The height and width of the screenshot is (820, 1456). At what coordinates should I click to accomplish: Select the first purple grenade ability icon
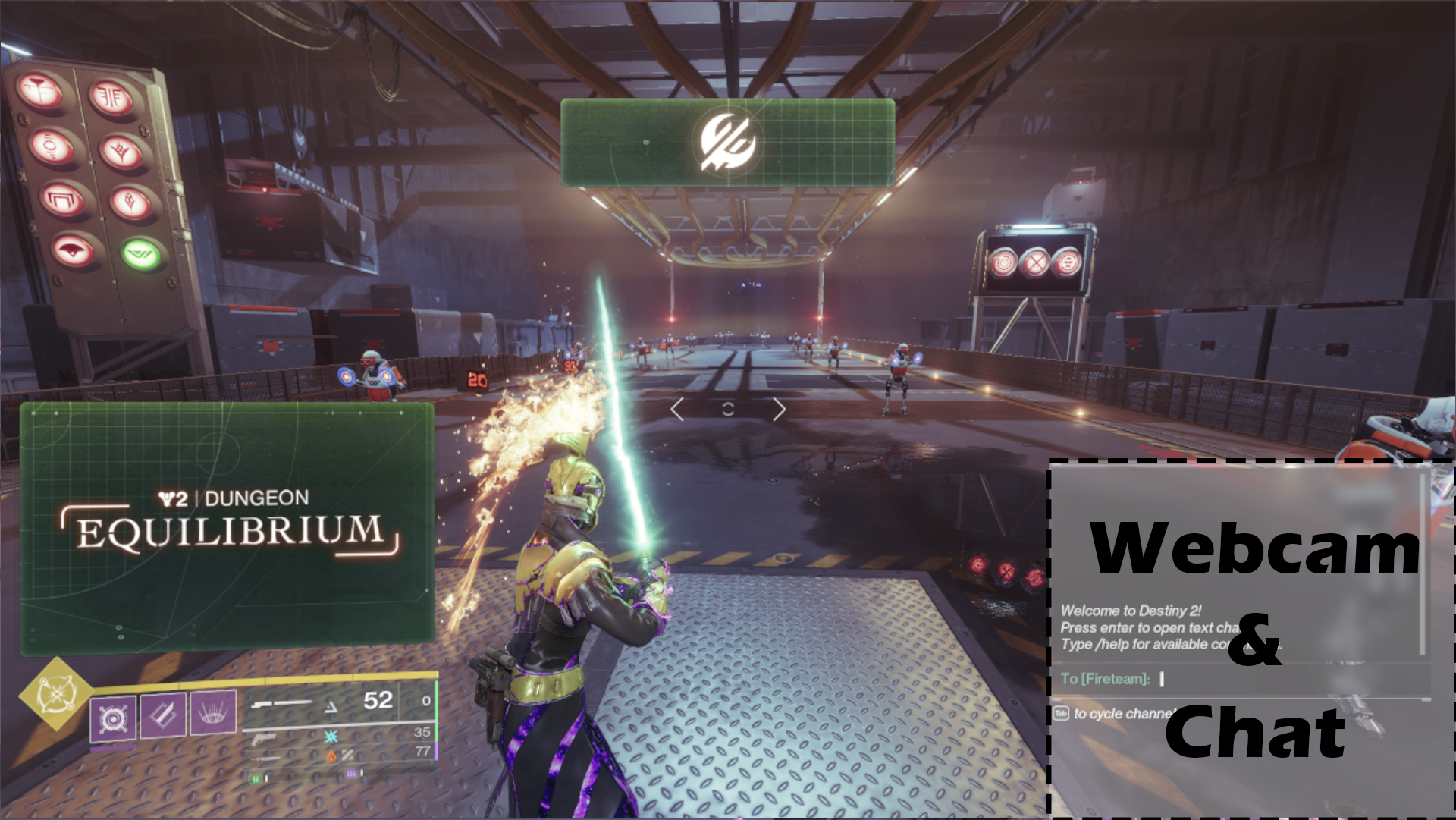pos(113,718)
